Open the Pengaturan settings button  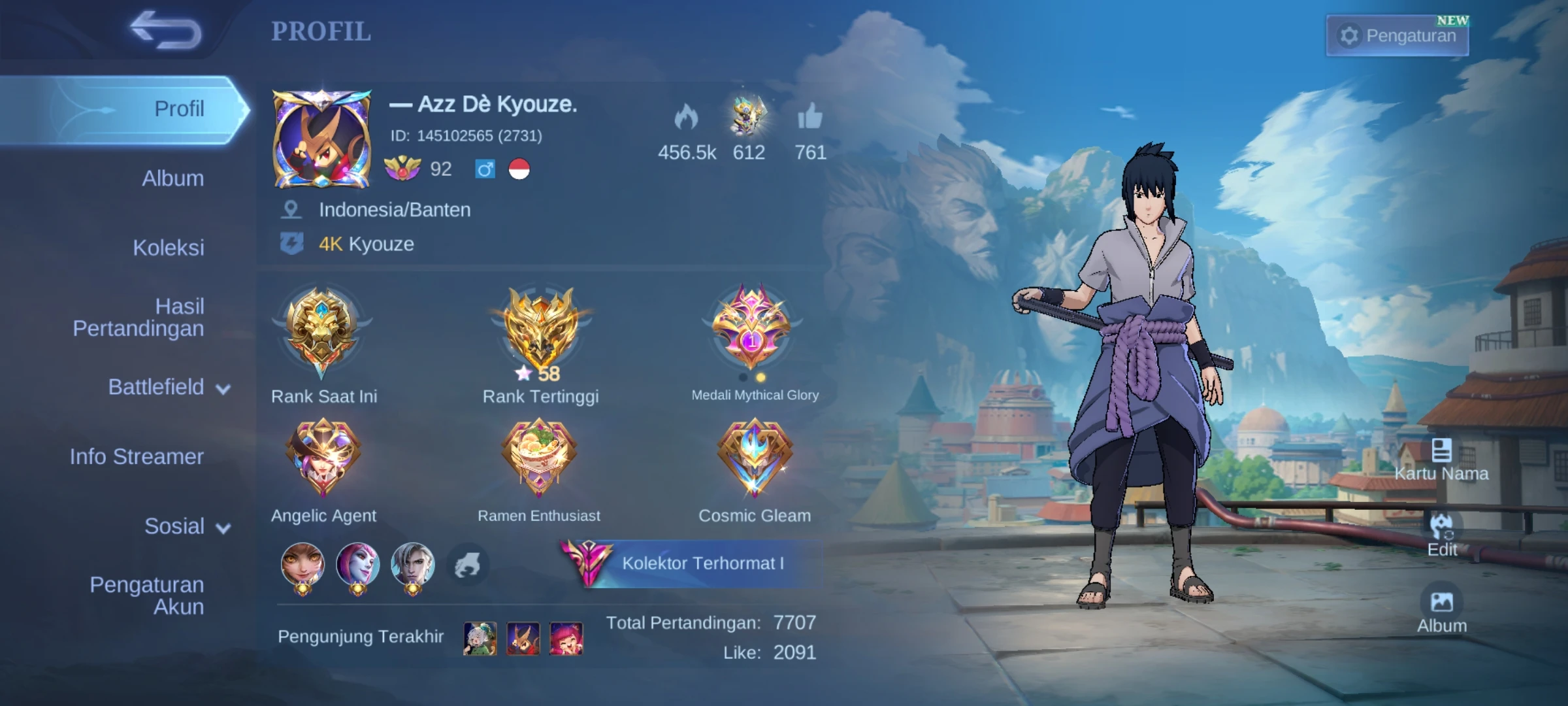tap(1397, 35)
